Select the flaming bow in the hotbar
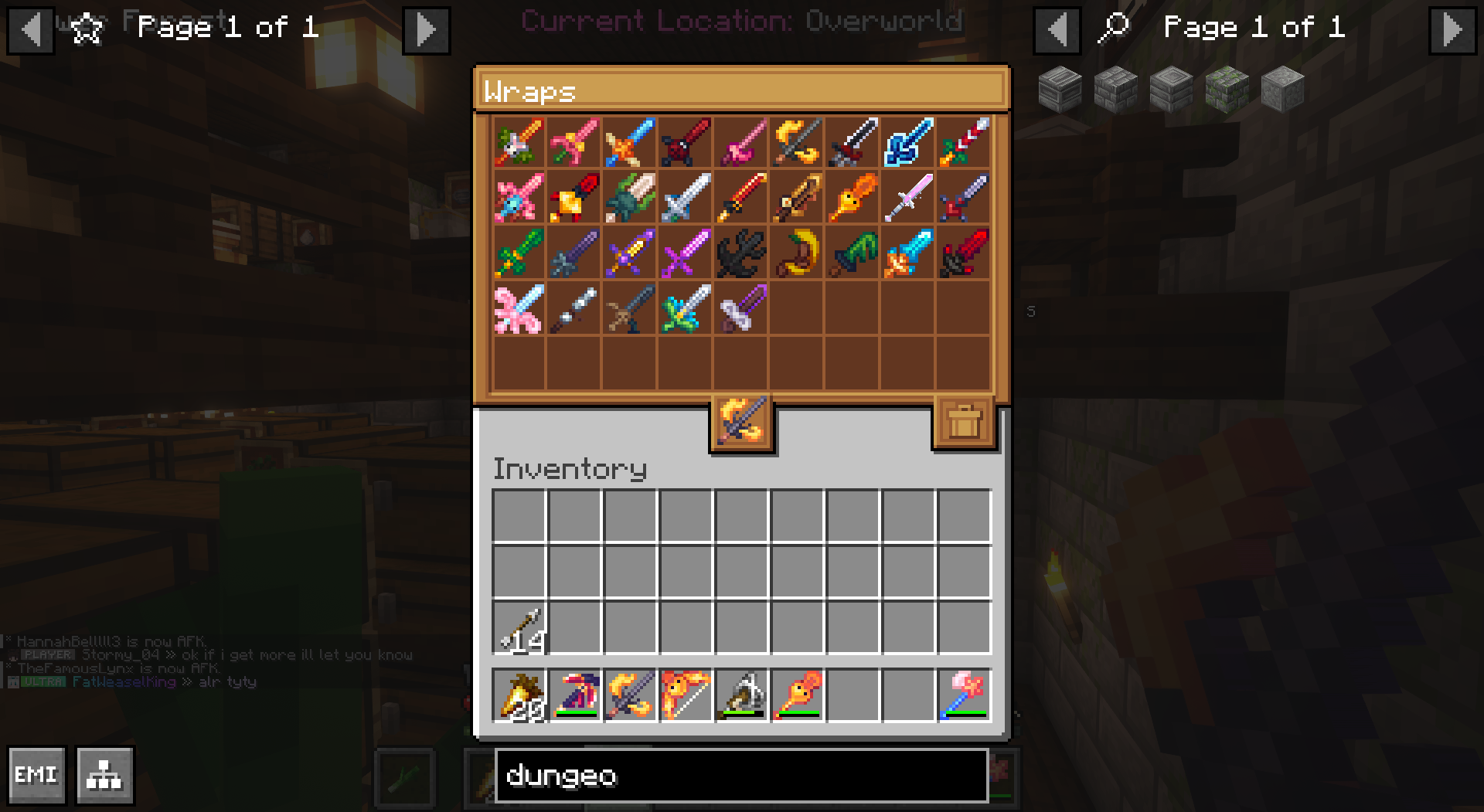 point(686,695)
